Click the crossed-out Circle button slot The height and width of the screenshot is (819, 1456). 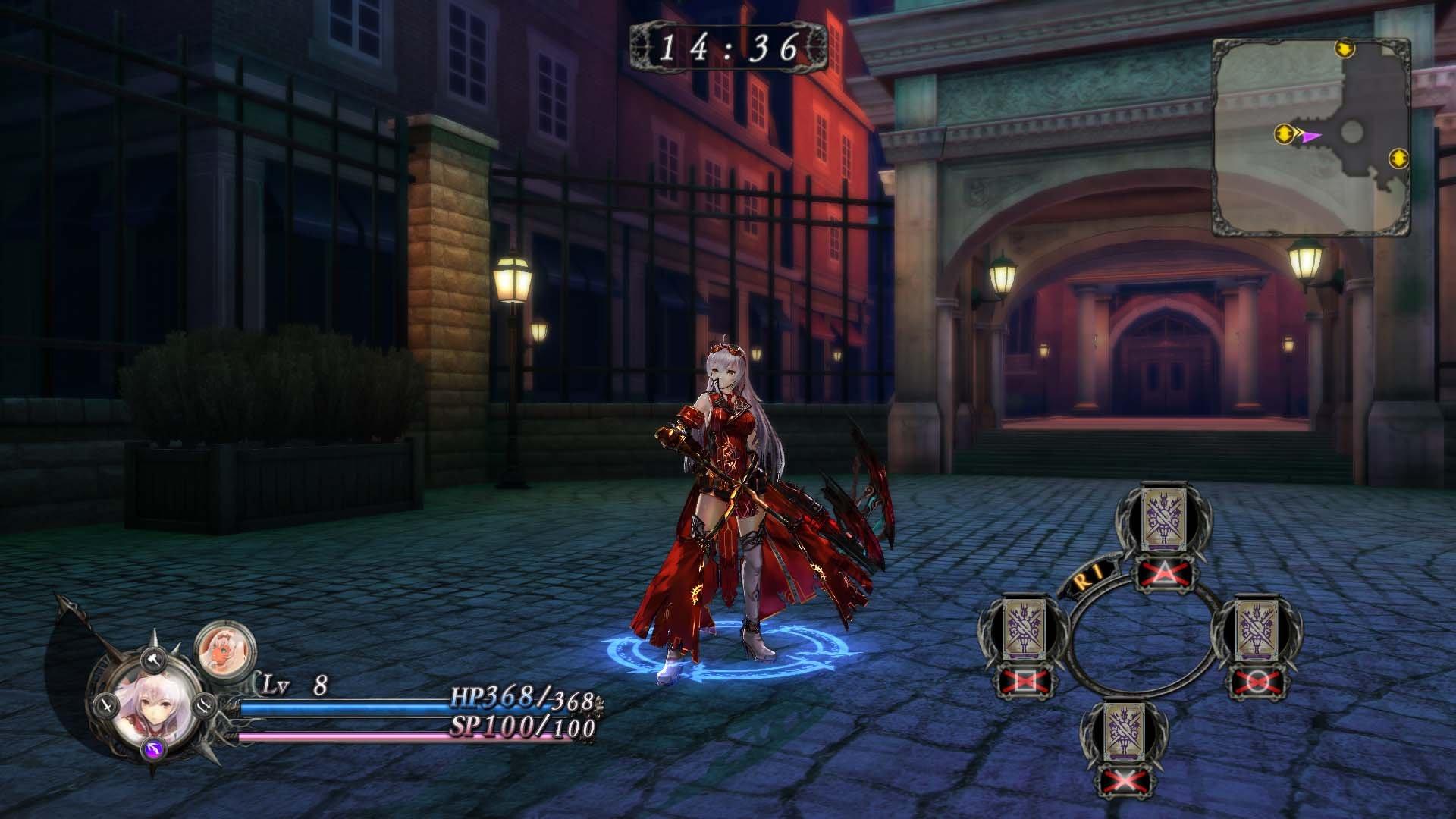pyautogui.click(x=1258, y=680)
